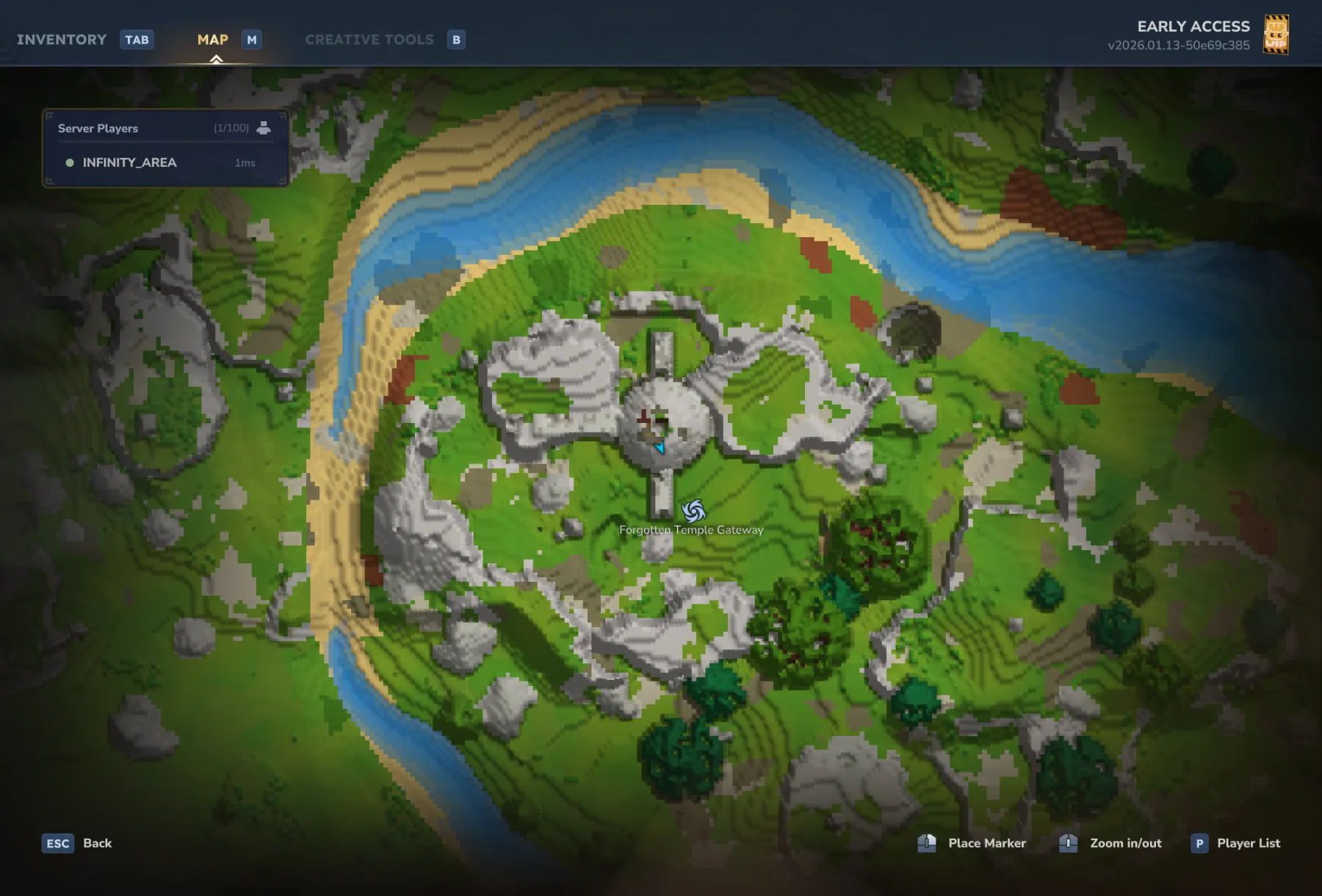The height and width of the screenshot is (896, 1322).
Task: Click the Early Access VIP badge
Action: pyautogui.click(x=1276, y=35)
